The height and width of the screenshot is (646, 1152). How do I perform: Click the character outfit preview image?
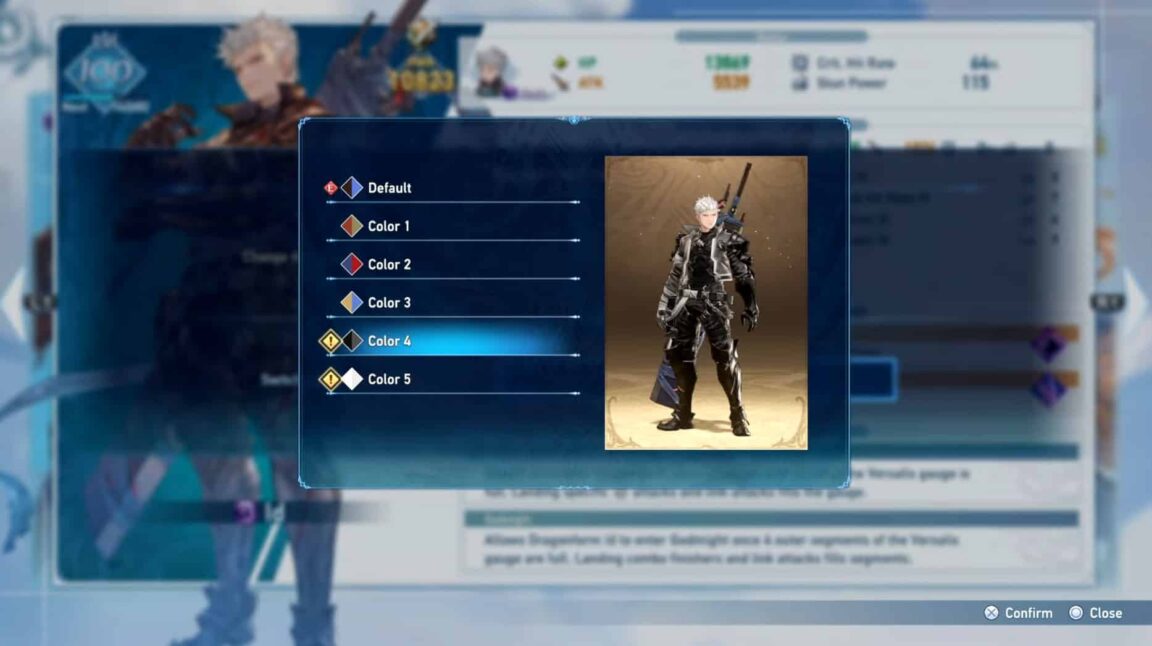point(706,302)
